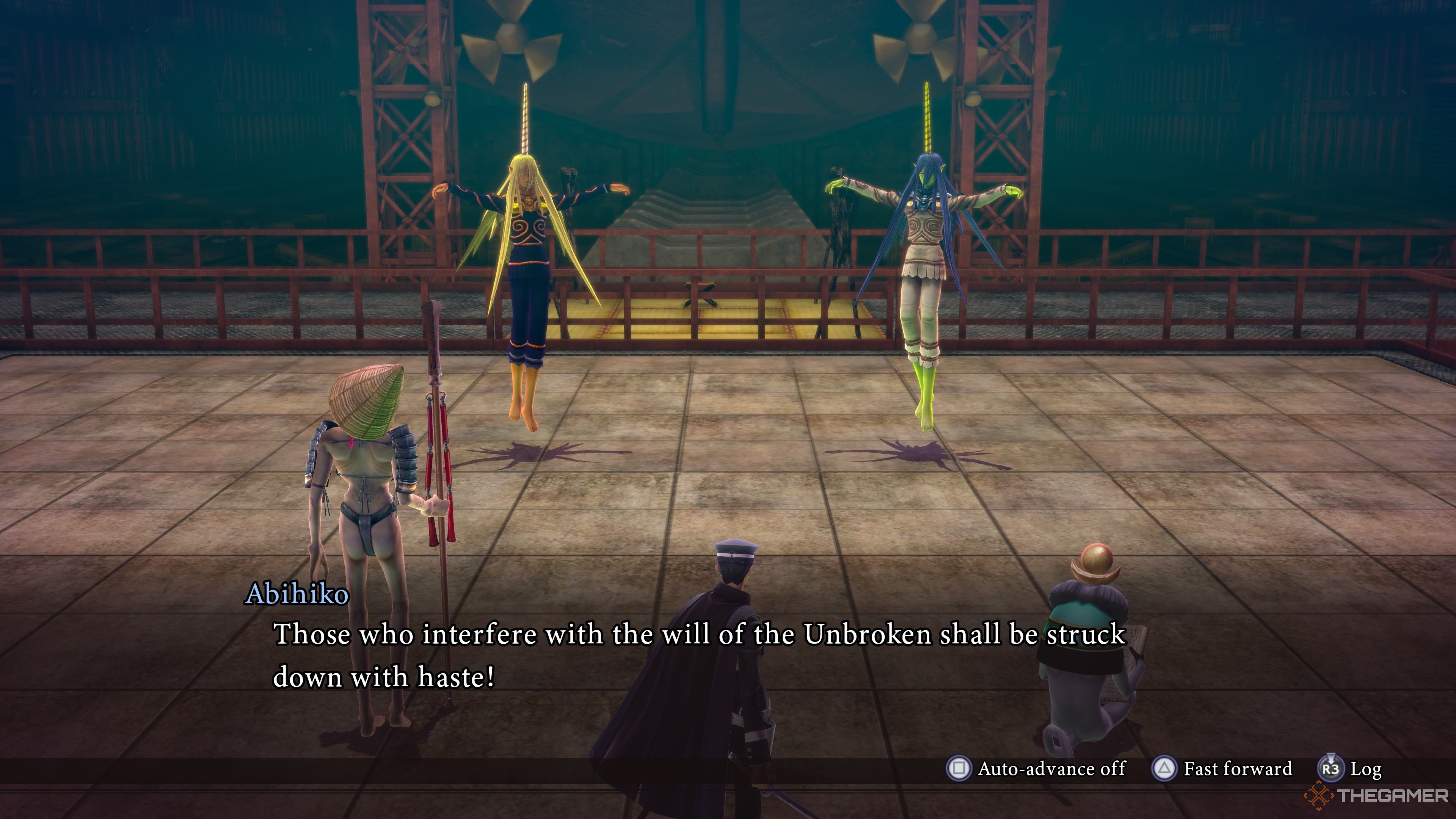This screenshot has height=819, width=1456.
Task: Toggle the Auto-advance off option
Action: [1037, 769]
